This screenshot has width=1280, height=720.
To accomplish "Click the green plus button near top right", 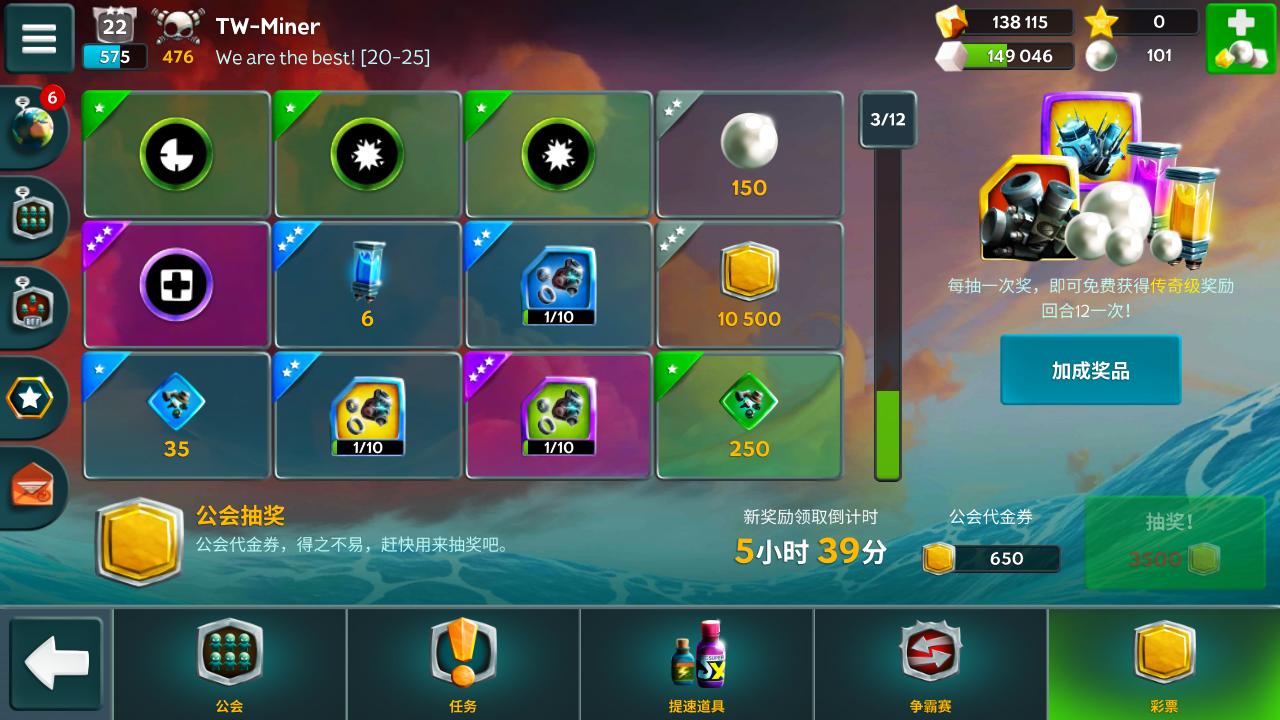I will [1241, 38].
